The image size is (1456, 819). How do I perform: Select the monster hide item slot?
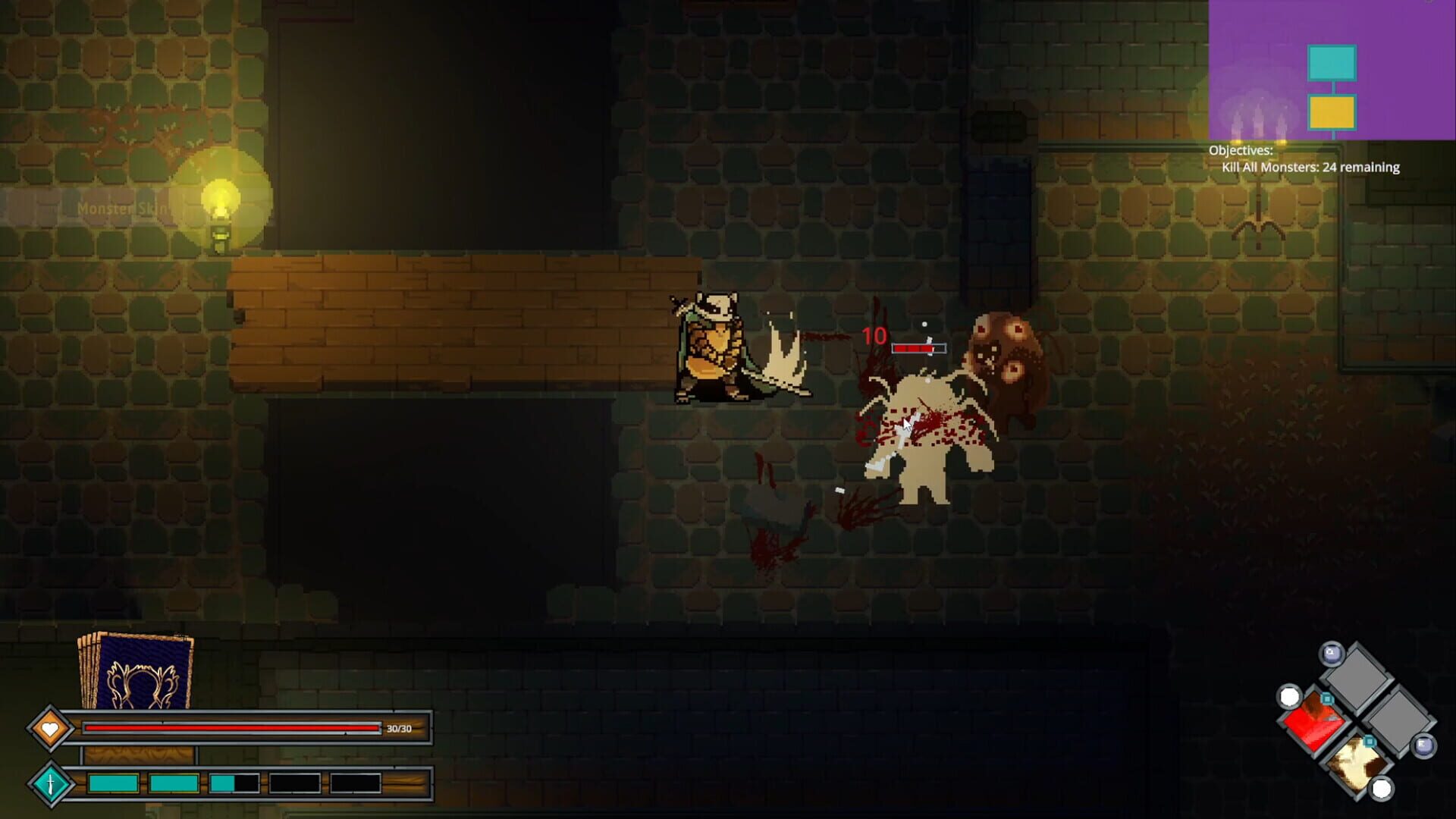coord(1355,764)
